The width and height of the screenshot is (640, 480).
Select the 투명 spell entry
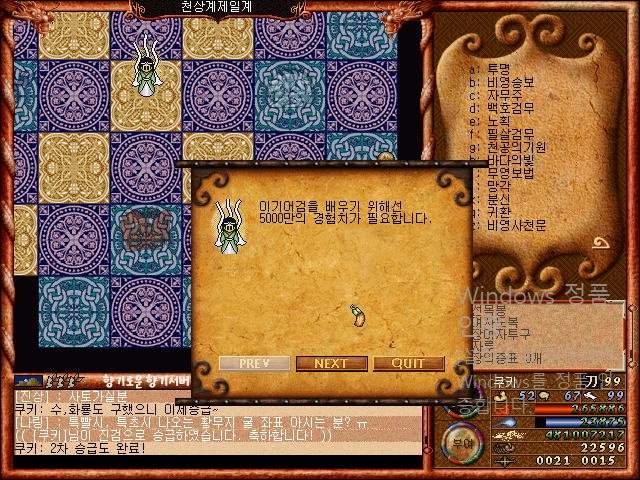496,68
